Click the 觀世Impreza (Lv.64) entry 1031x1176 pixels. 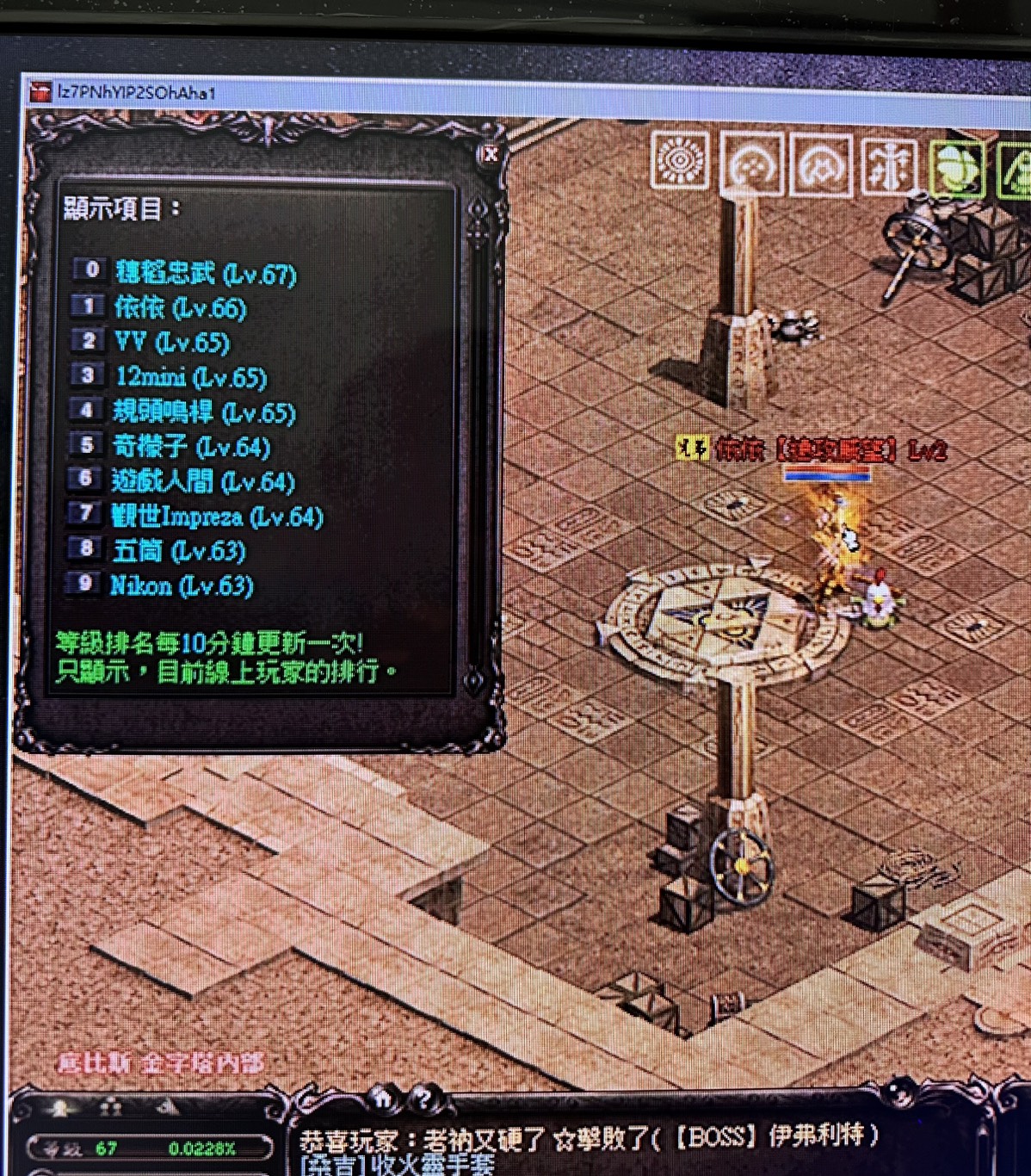coord(217,517)
